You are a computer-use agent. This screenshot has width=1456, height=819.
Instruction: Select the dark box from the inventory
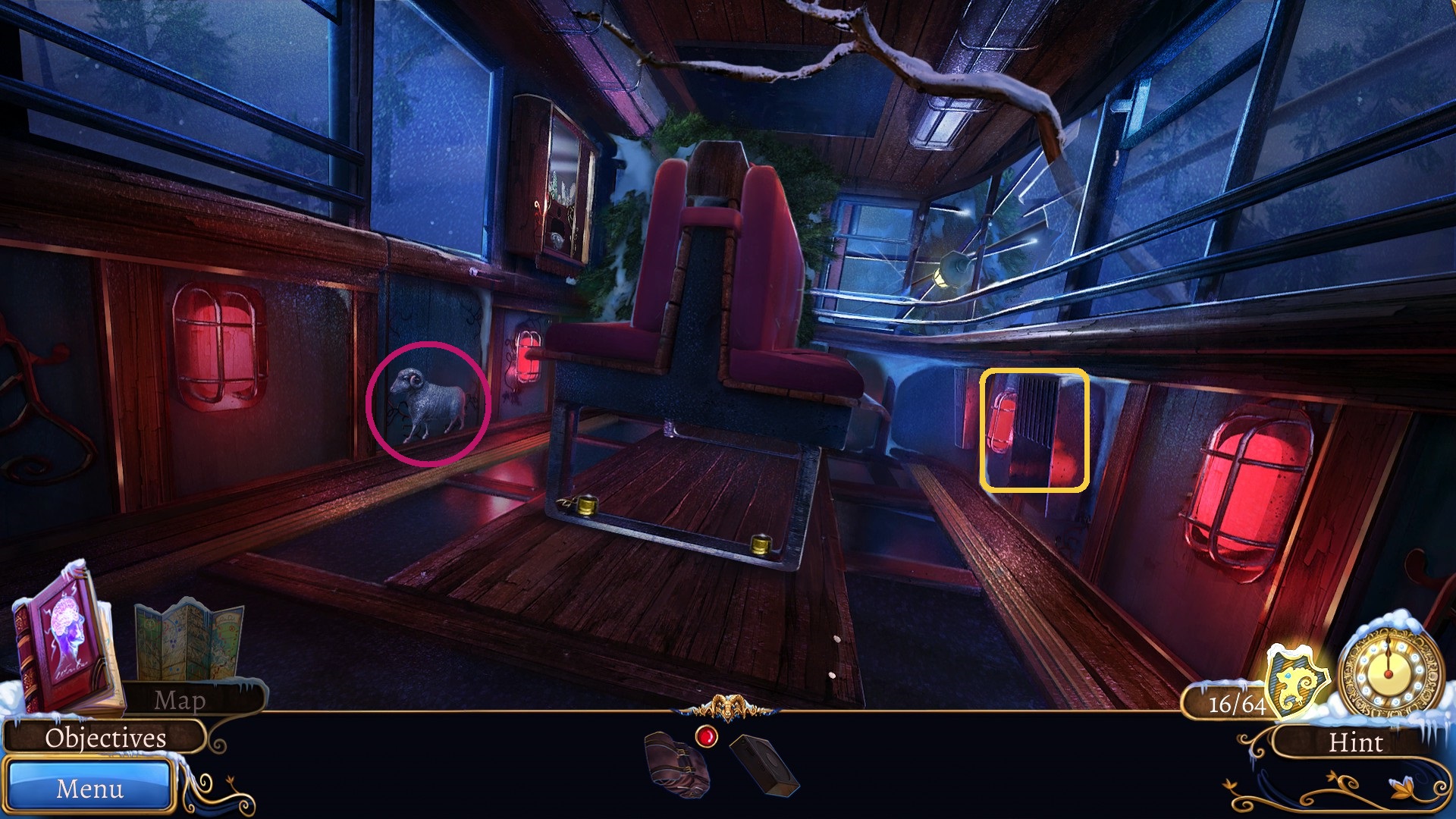pos(766,766)
